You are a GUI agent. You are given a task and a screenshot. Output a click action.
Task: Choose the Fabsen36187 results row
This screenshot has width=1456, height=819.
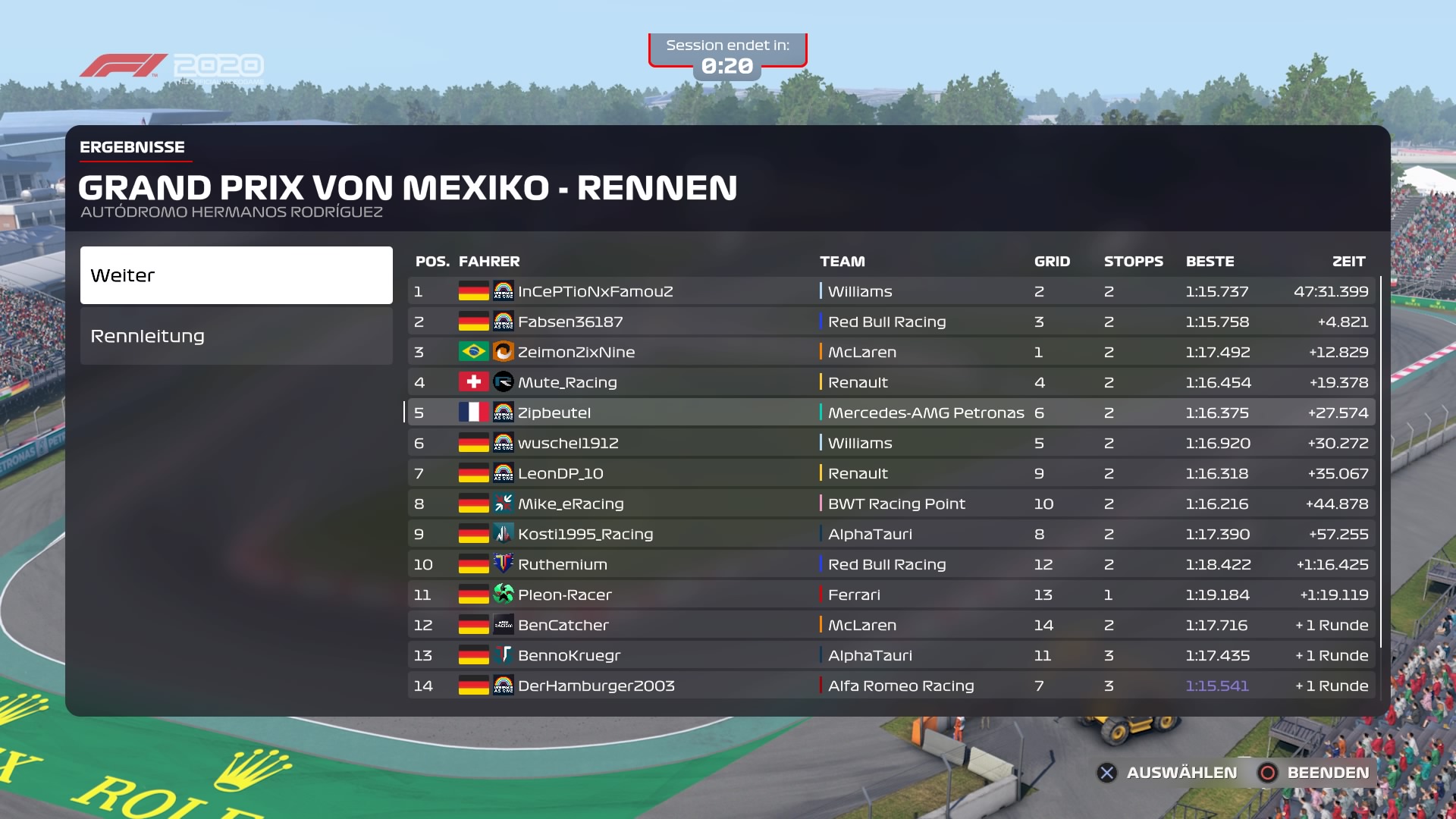click(891, 322)
